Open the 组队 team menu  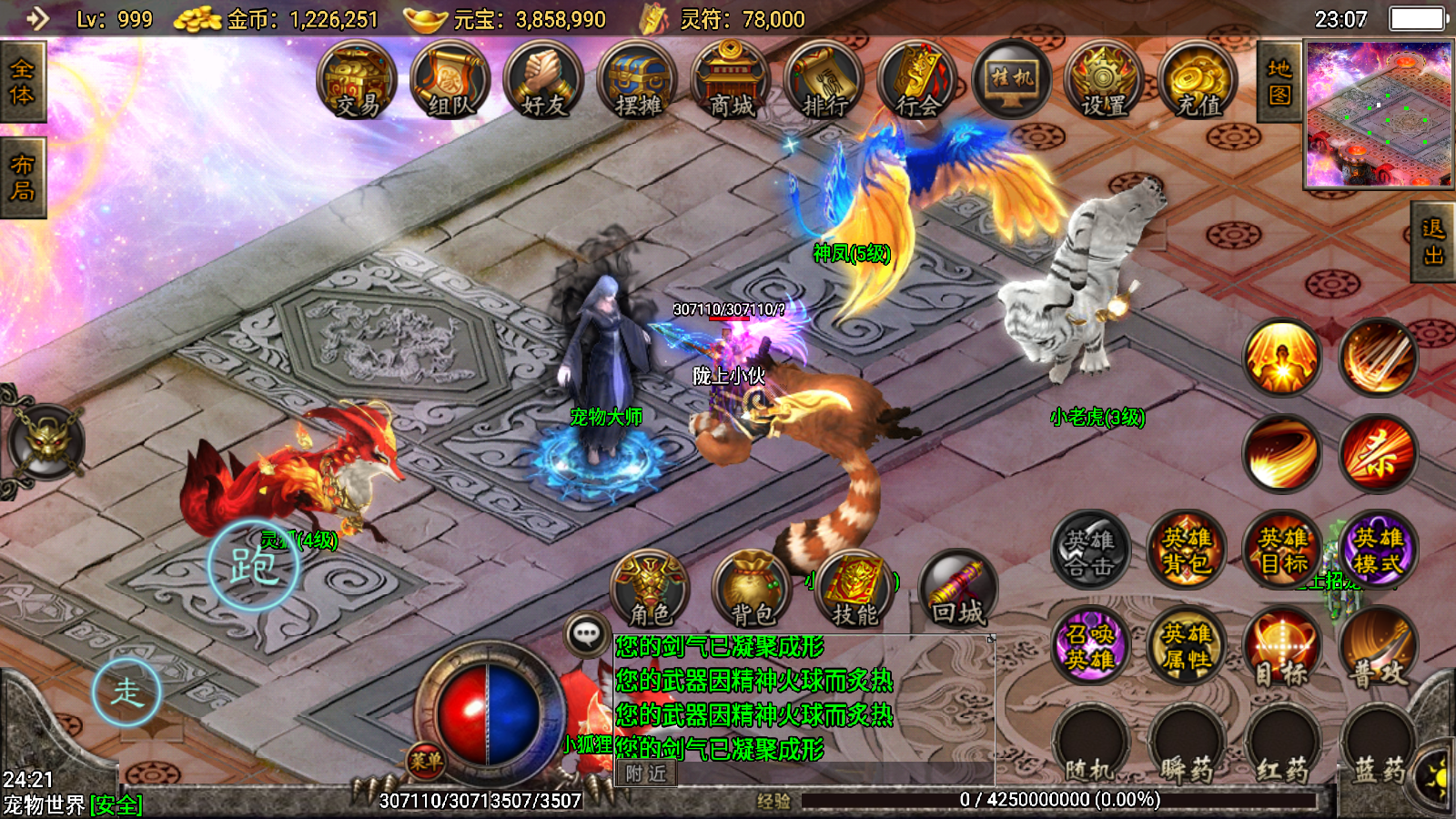(450, 82)
